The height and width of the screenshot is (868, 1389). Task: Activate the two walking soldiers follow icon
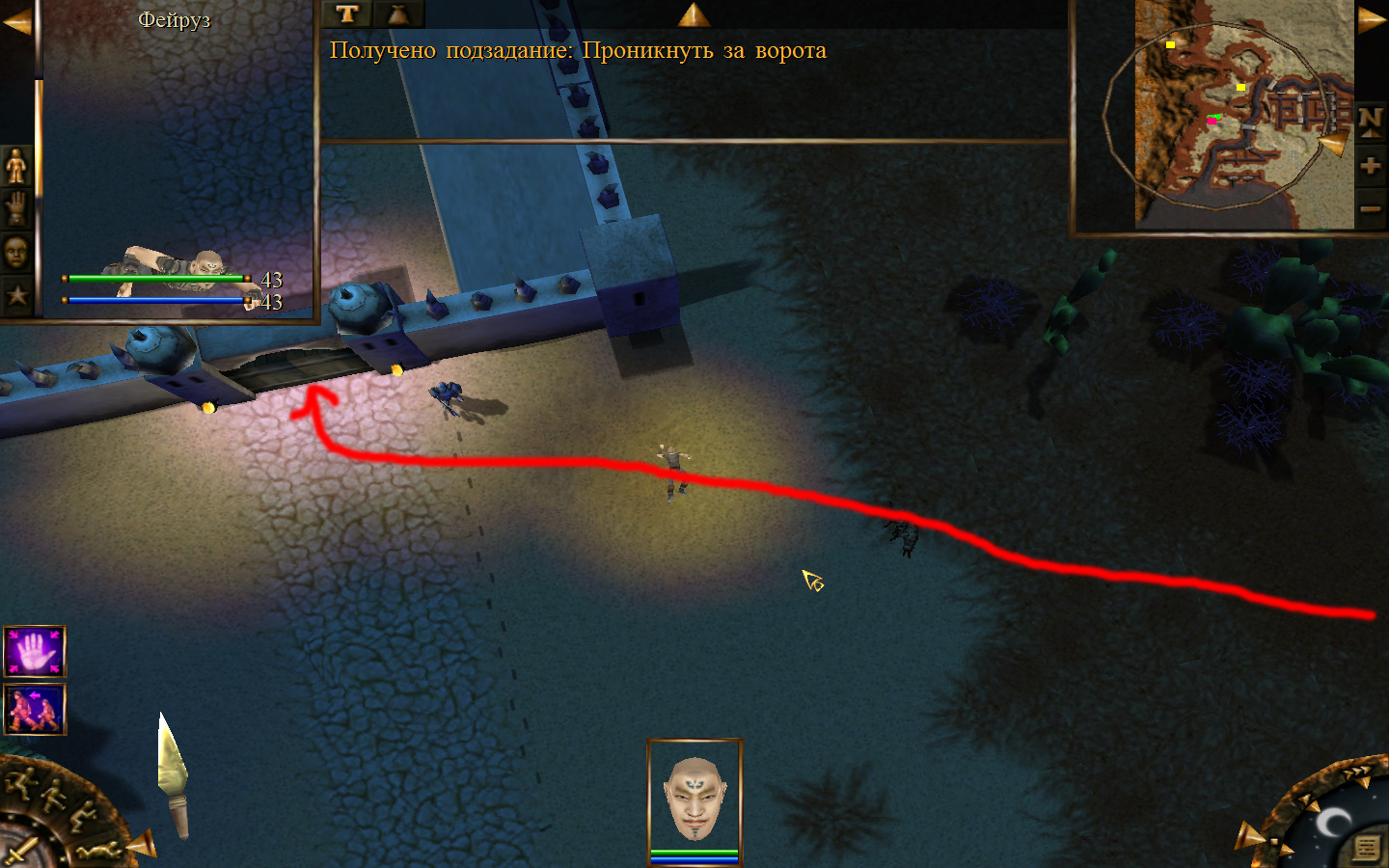click(35, 709)
